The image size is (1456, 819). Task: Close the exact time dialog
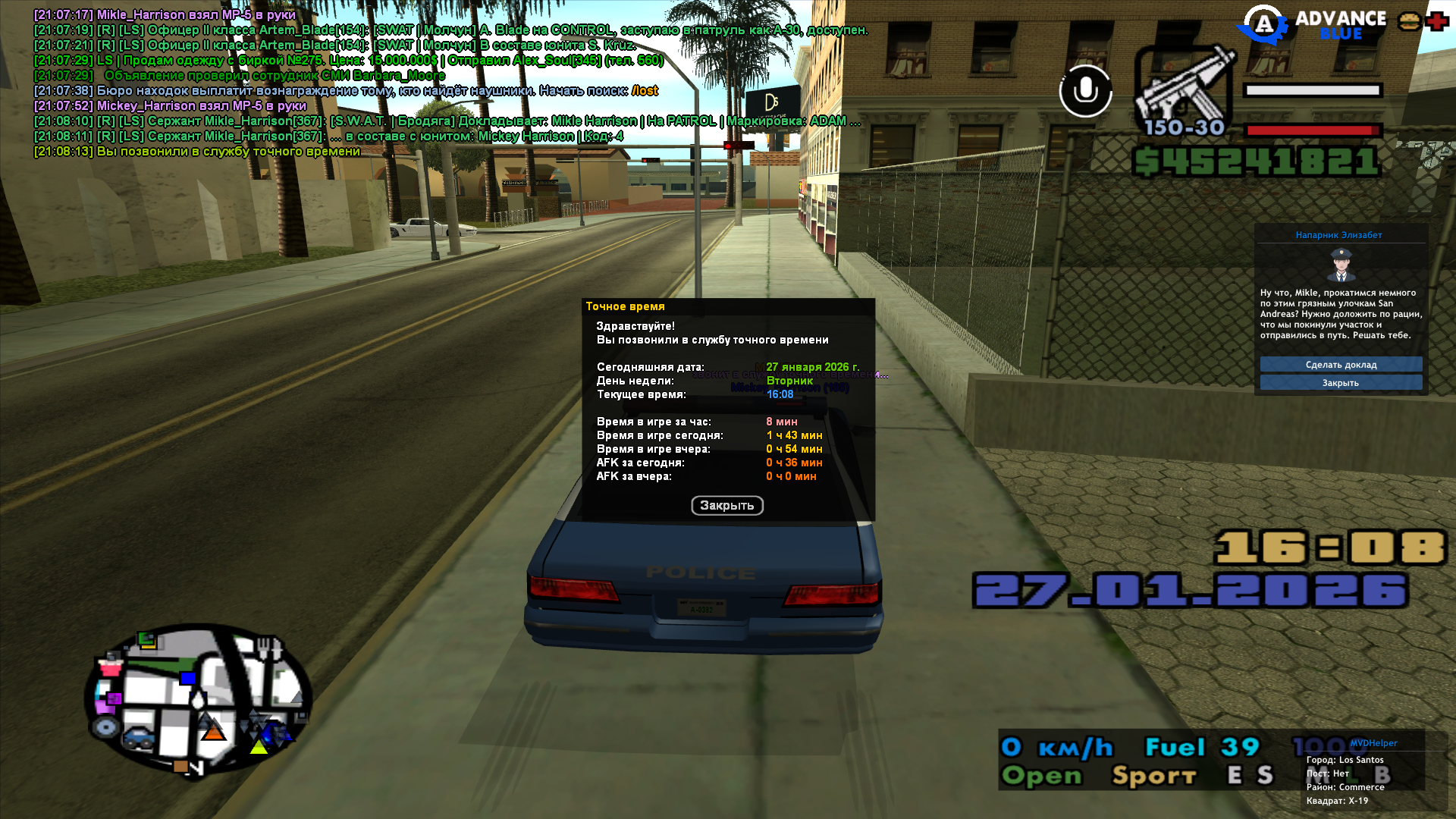click(x=726, y=506)
